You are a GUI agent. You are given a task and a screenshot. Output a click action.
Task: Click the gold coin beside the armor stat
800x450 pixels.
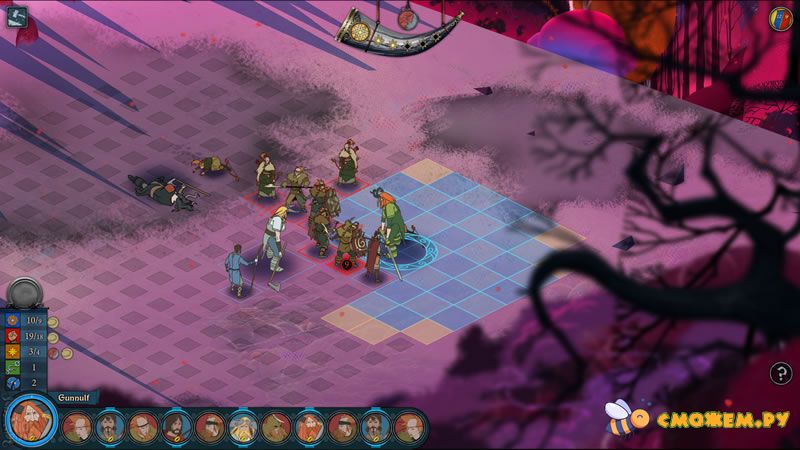coord(53,322)
